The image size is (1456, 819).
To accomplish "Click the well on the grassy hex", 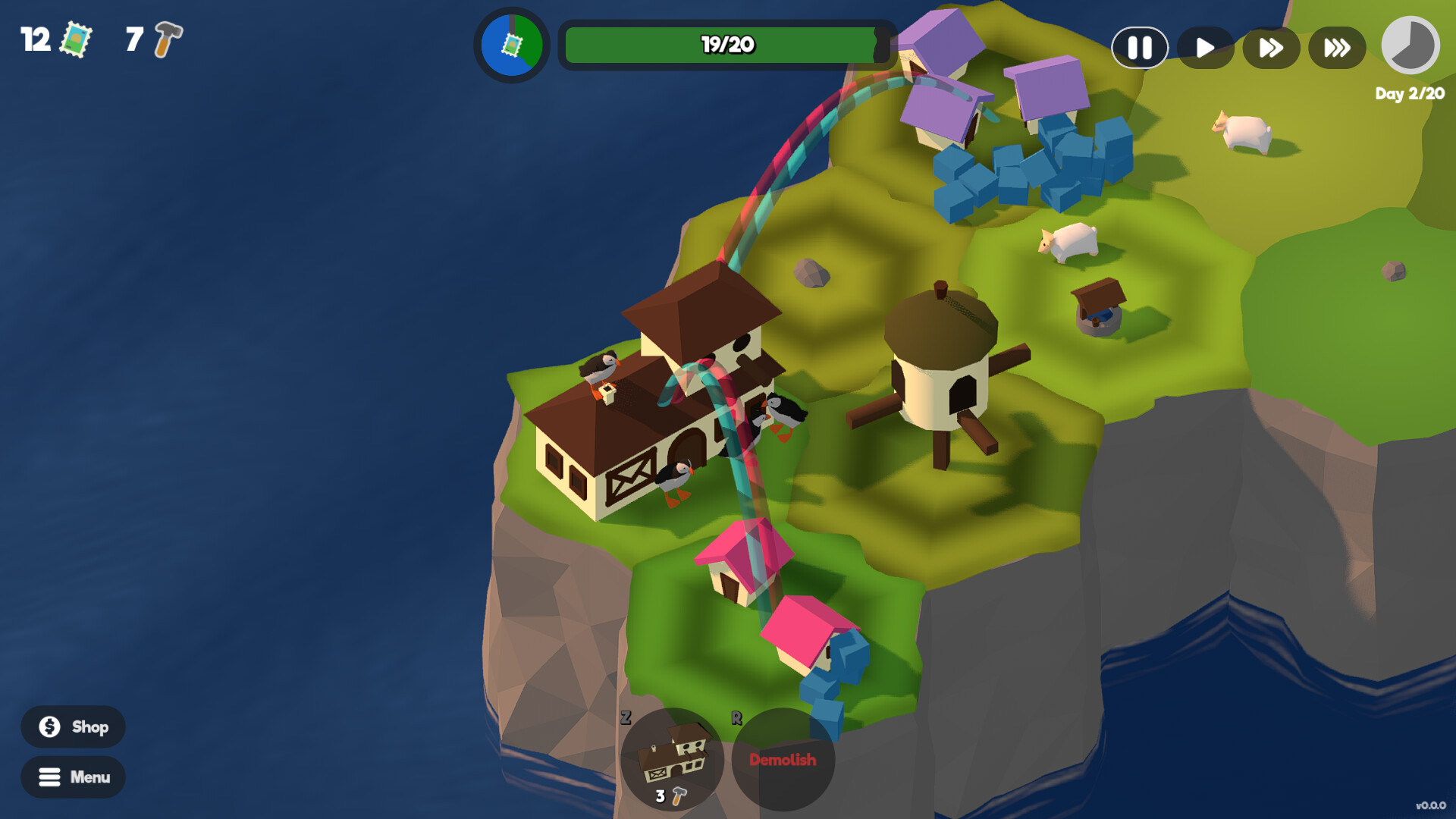I will coord(1097,303).
